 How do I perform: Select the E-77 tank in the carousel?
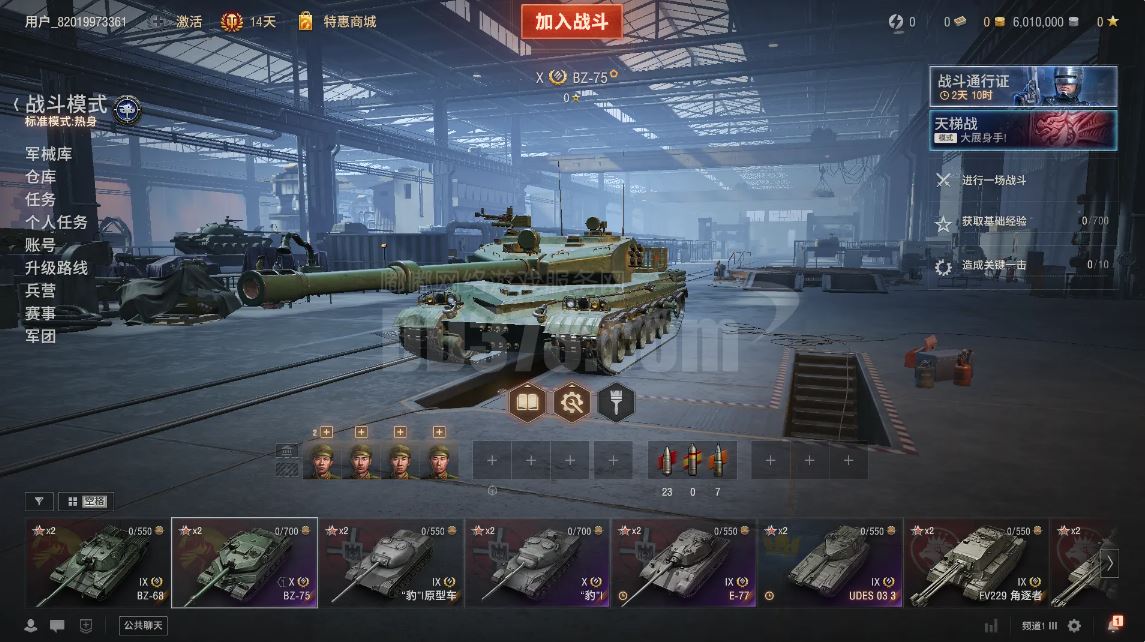(685, 562)
